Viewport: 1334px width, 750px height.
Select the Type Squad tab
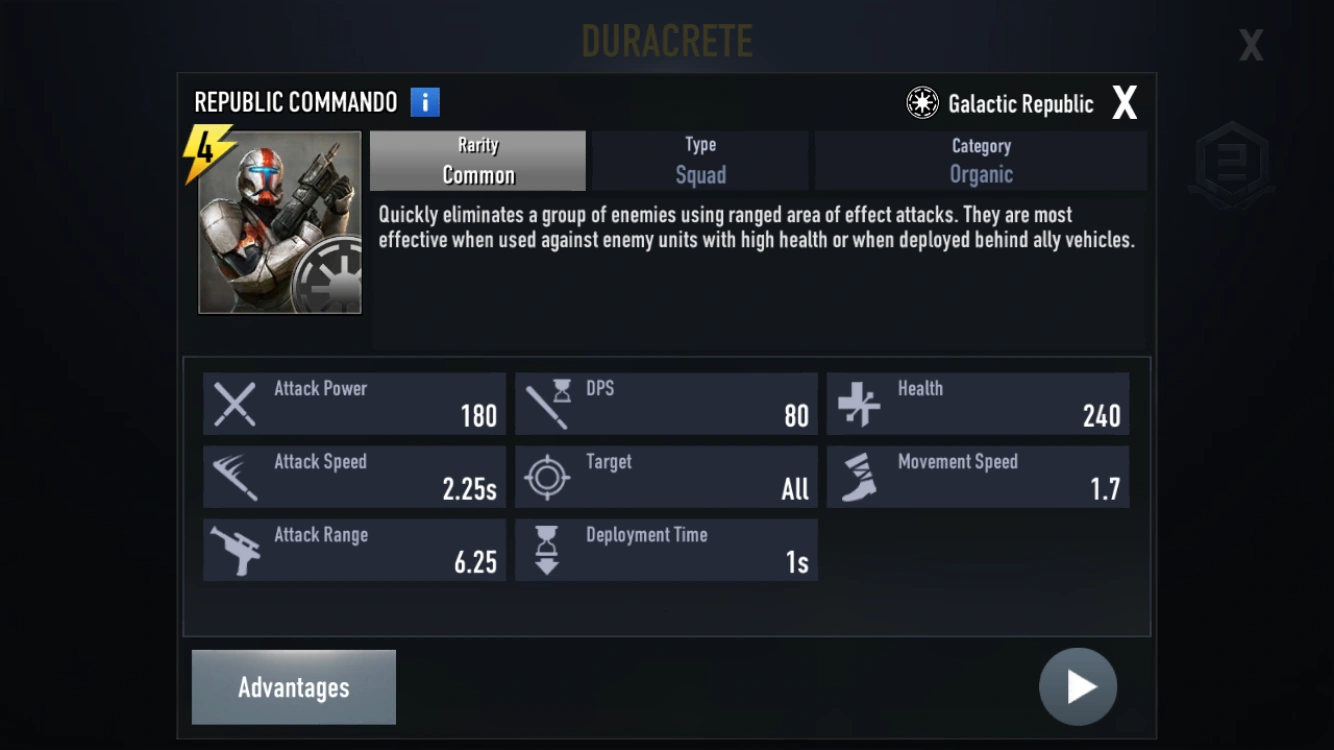699,160
